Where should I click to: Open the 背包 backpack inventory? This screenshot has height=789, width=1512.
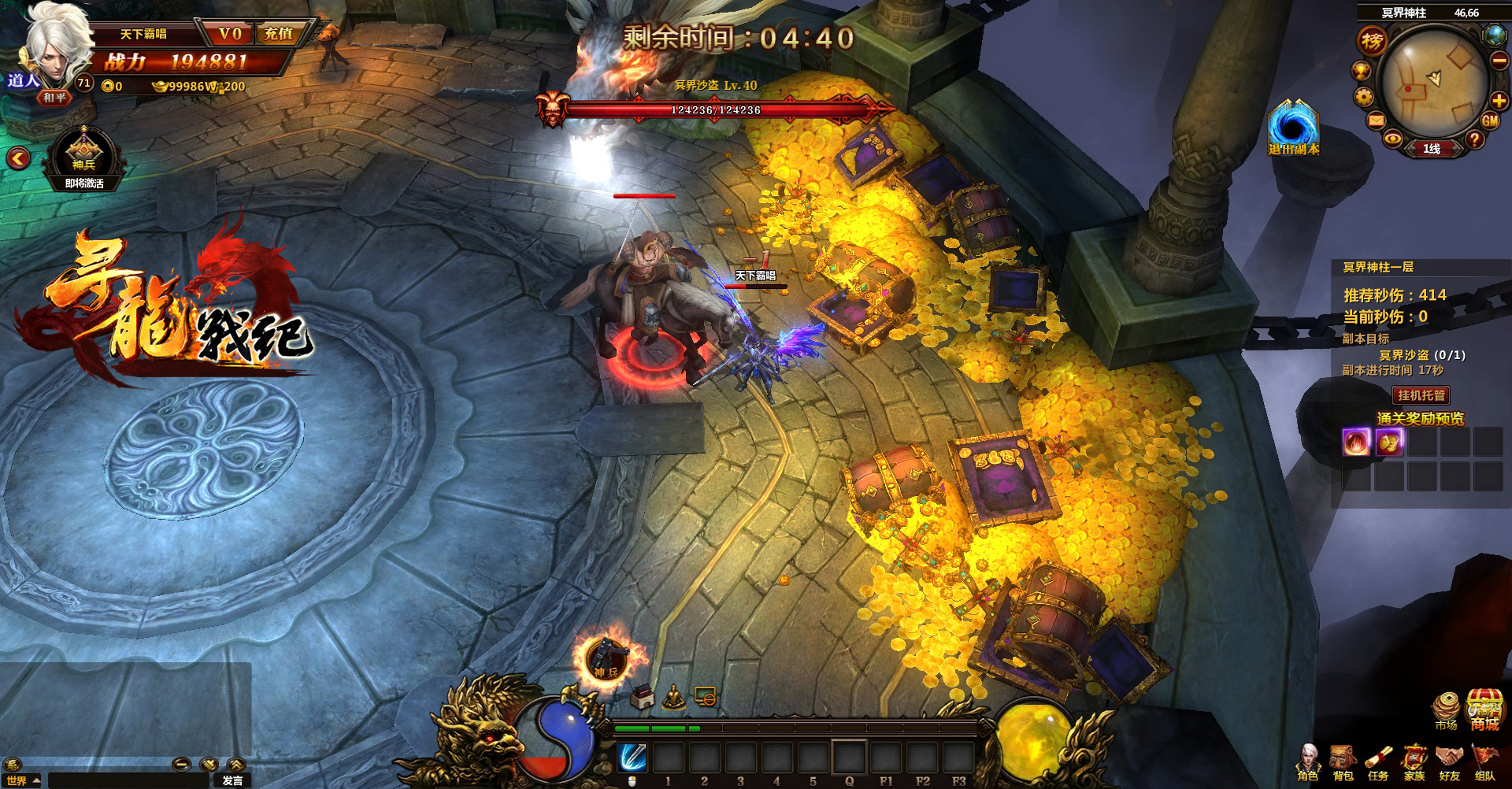[x=1343, y=762]
